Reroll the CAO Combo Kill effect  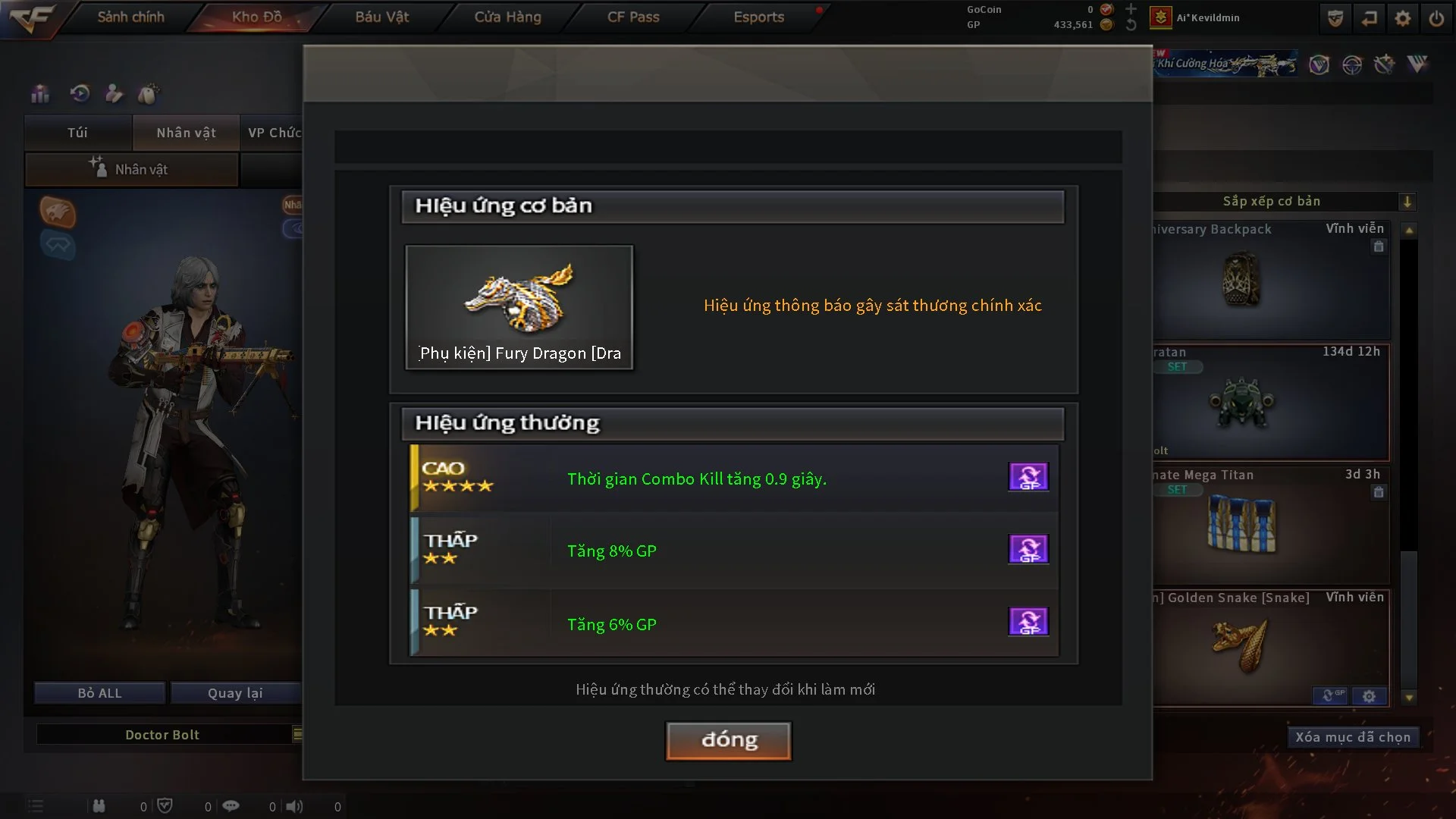click(1028, 477)
